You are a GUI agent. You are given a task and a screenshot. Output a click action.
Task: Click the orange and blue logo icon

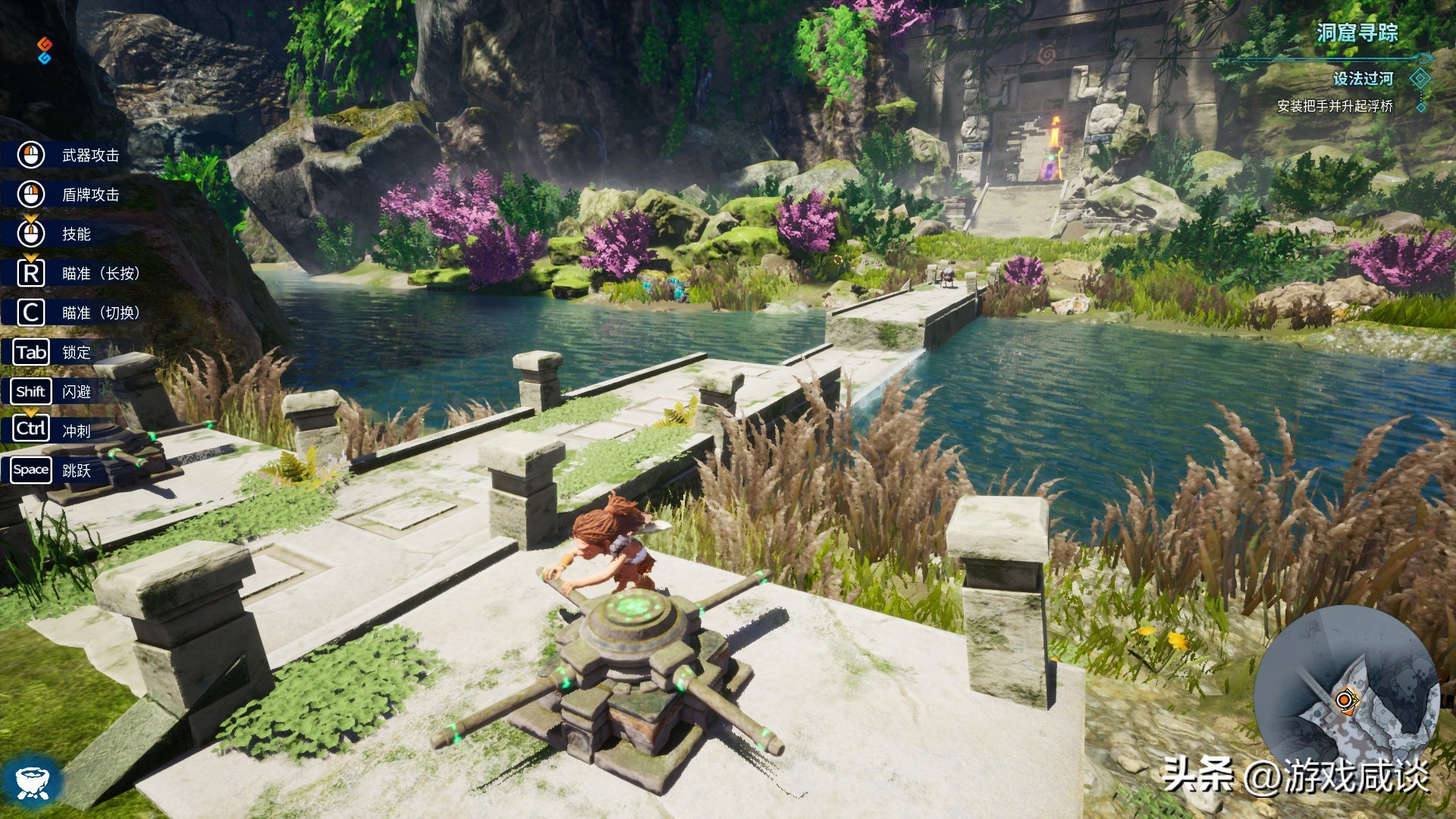click(x=44, y=50)
